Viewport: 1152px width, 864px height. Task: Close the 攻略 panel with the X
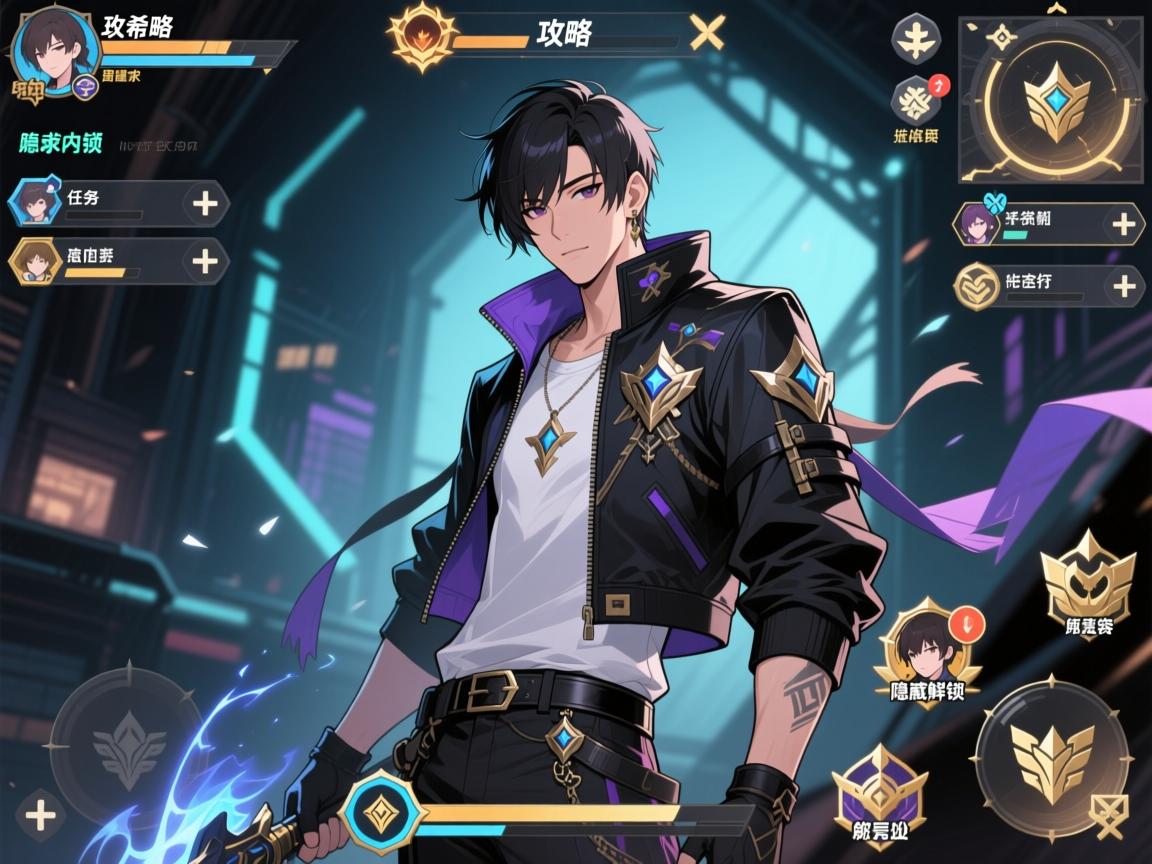pyautogui.click(x=708, y=34)
